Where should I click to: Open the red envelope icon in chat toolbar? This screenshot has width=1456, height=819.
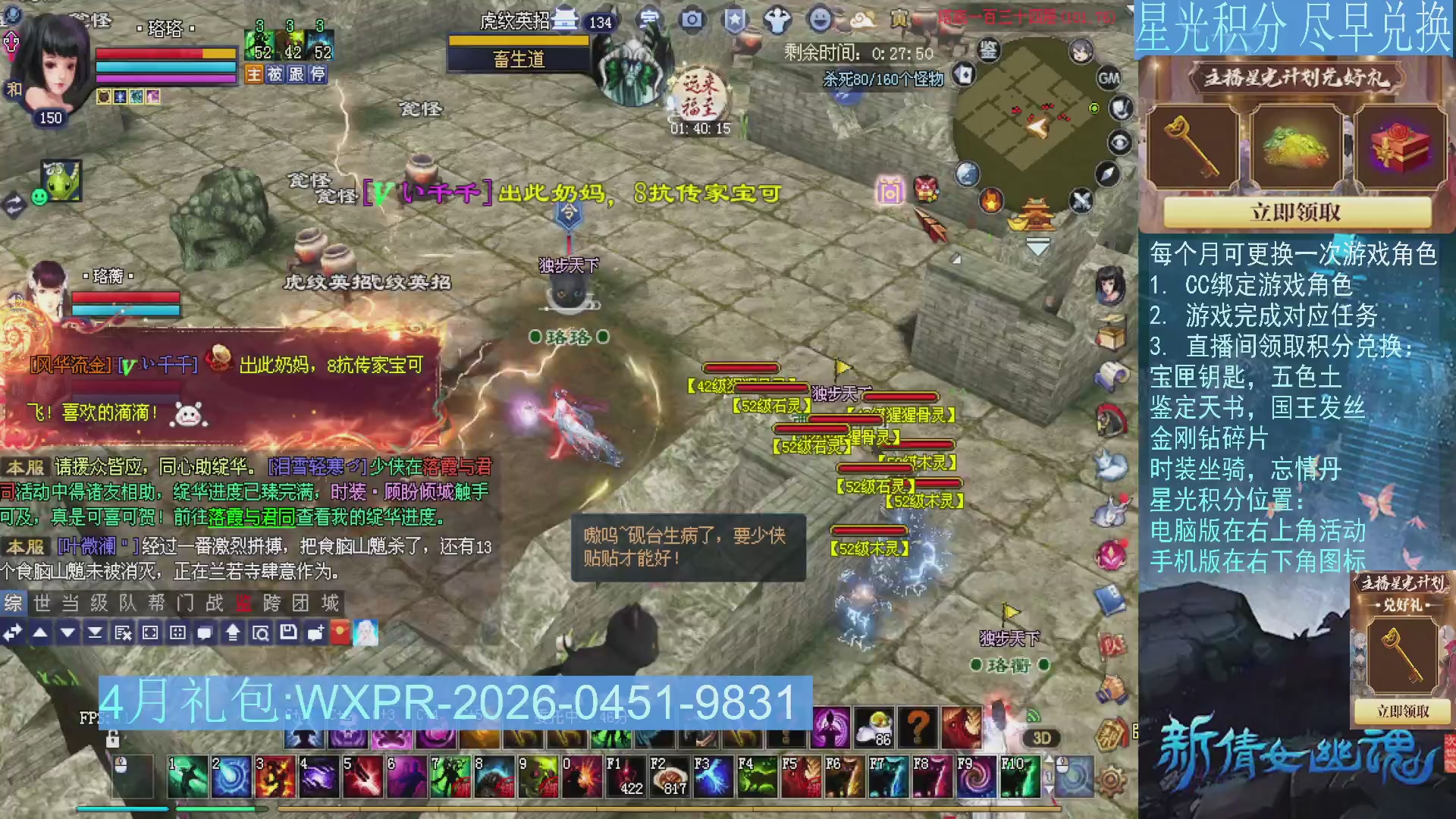[341, 632]
